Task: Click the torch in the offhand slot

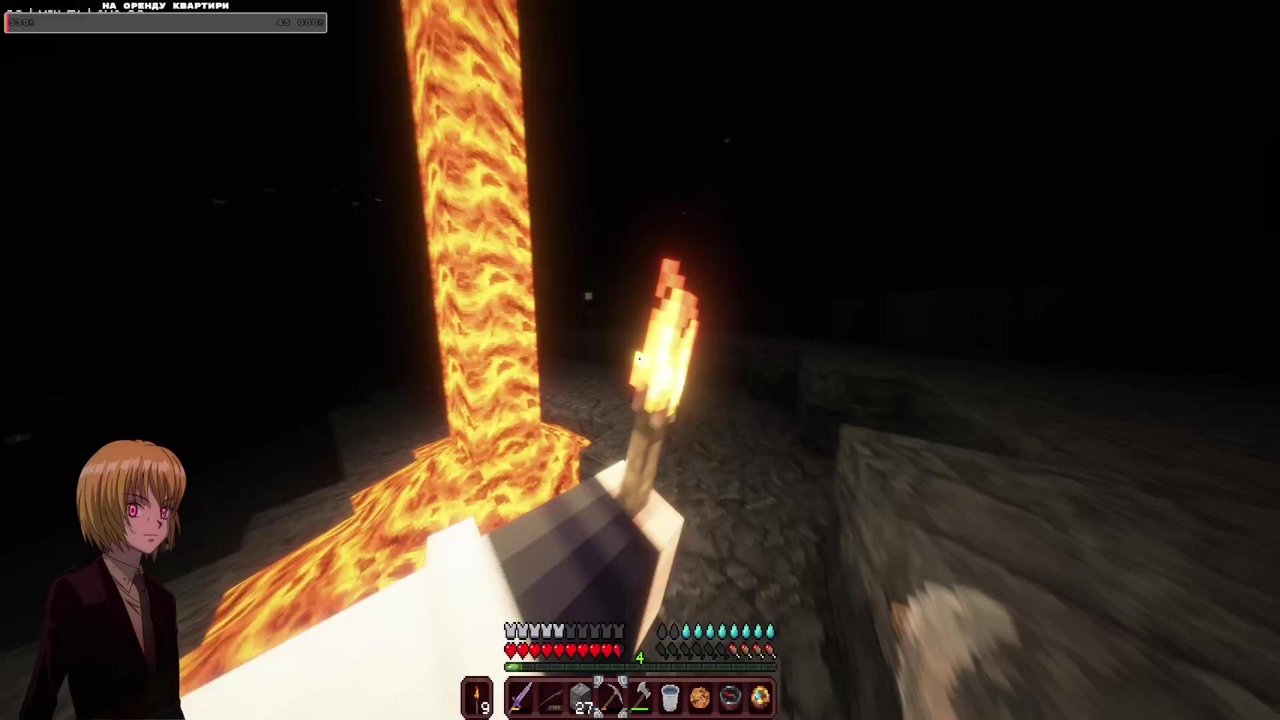Action: pyautogui.click(x=475, y=695)
